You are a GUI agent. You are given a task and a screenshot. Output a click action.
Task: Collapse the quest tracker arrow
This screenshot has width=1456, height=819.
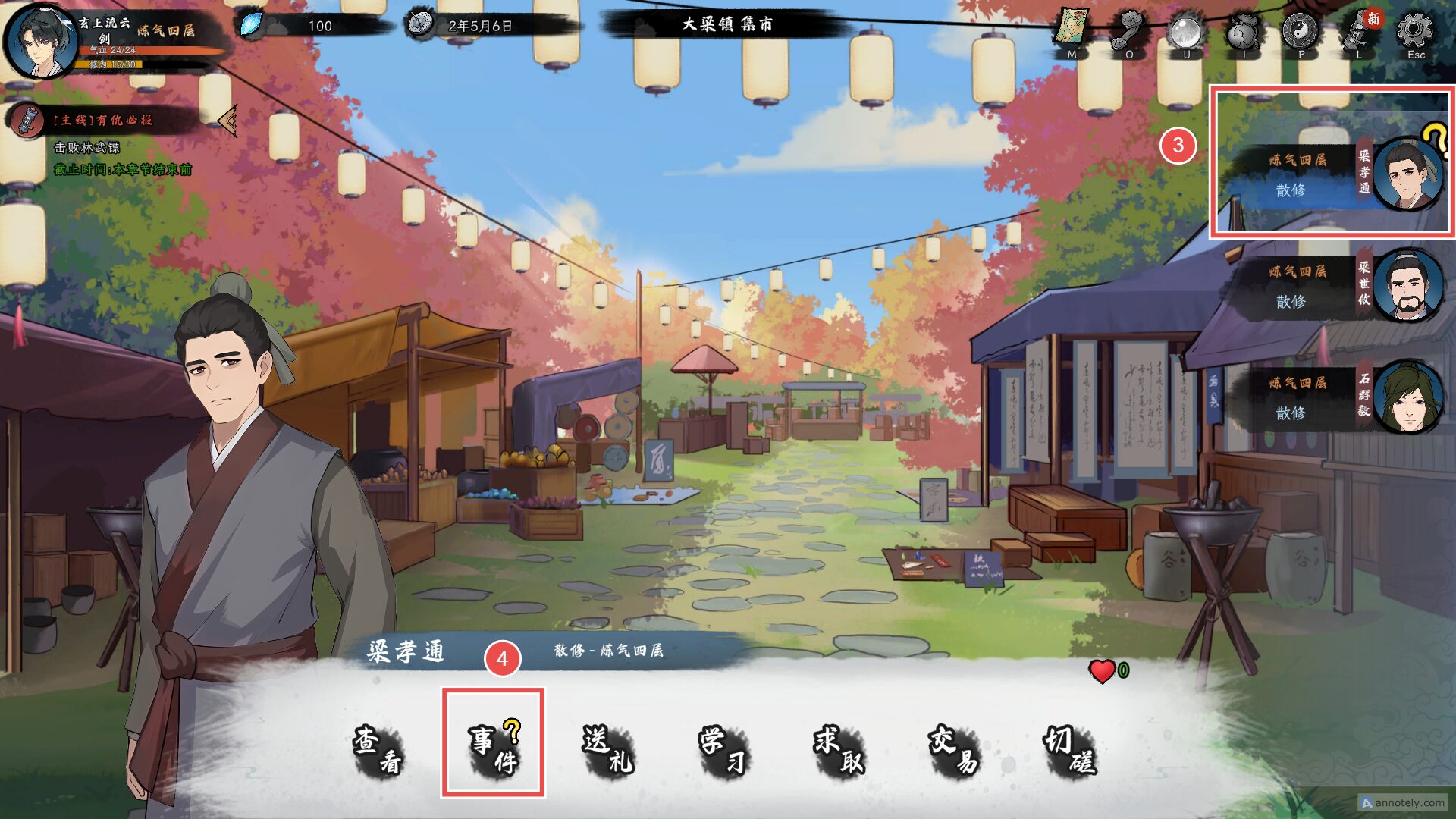tap(227, 120)
